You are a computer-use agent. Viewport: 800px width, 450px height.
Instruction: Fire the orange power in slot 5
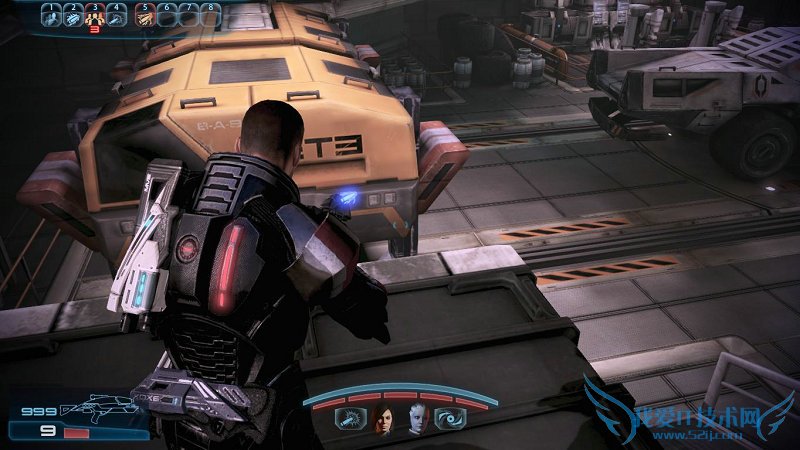144,15
